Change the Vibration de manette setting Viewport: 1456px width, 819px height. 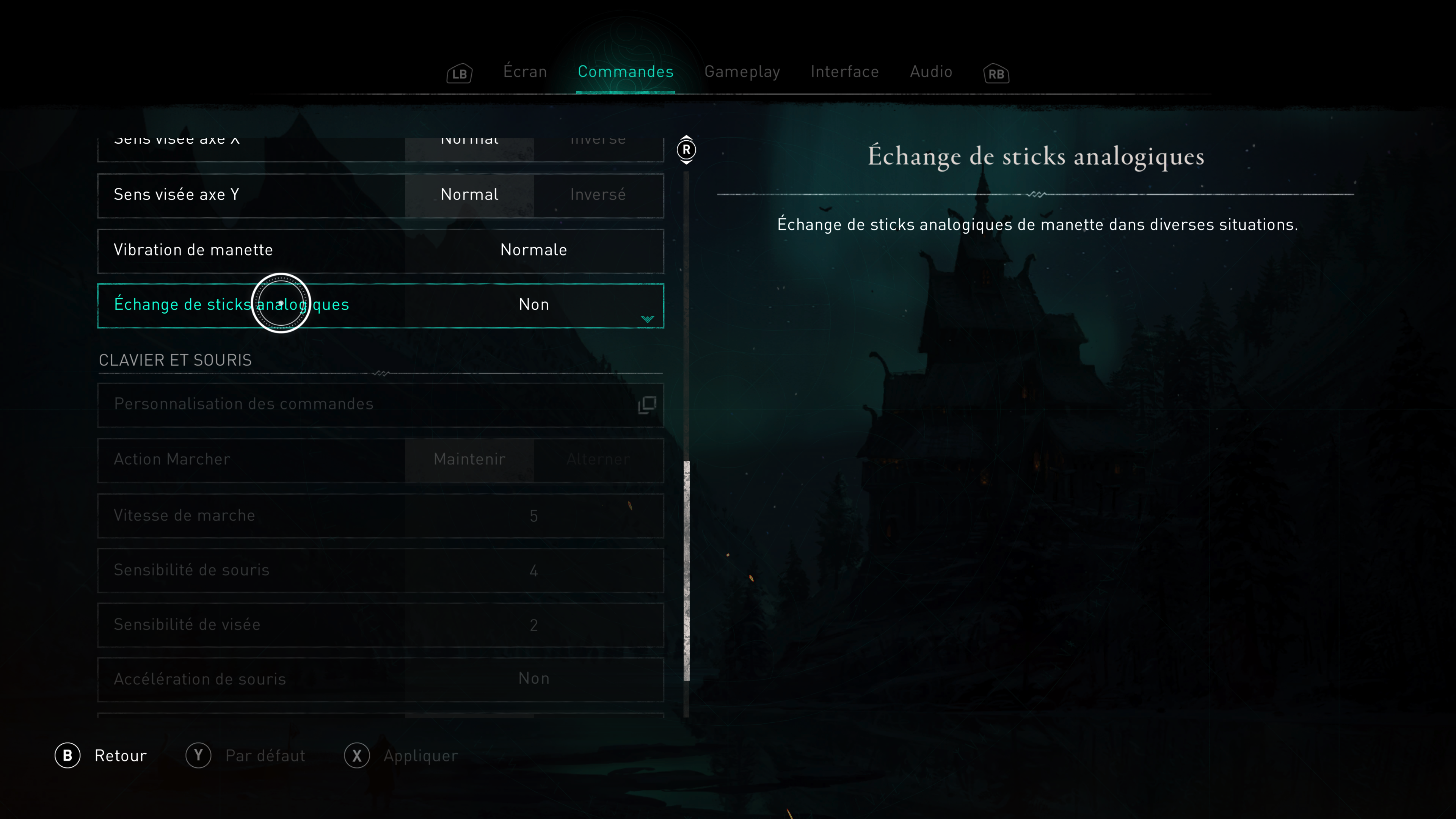click(533, 250)
